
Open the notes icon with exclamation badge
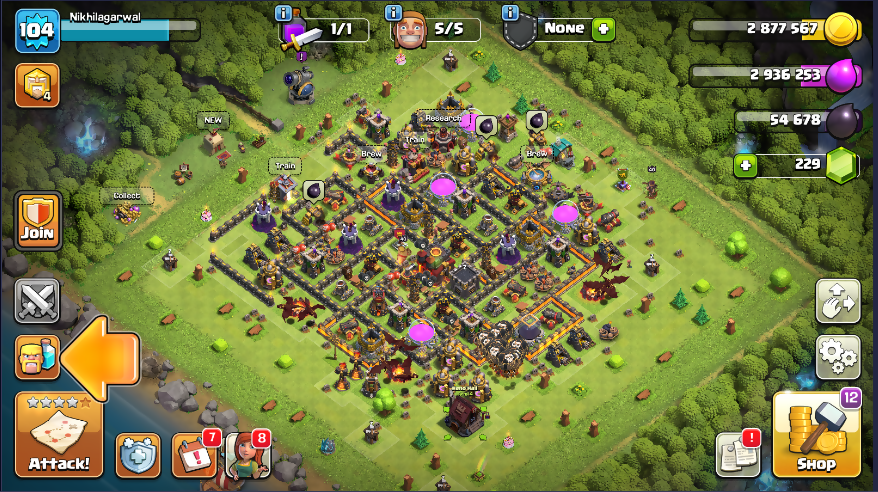737,455
